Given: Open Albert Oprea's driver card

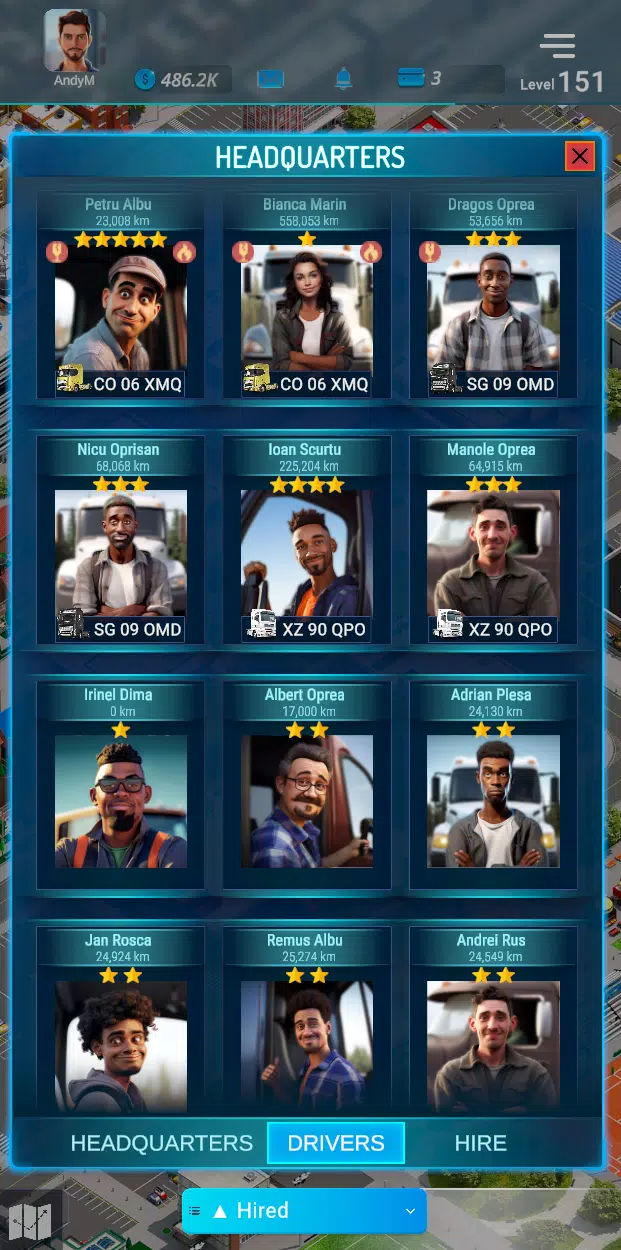Looking at the screenshot, I should 307,800.
